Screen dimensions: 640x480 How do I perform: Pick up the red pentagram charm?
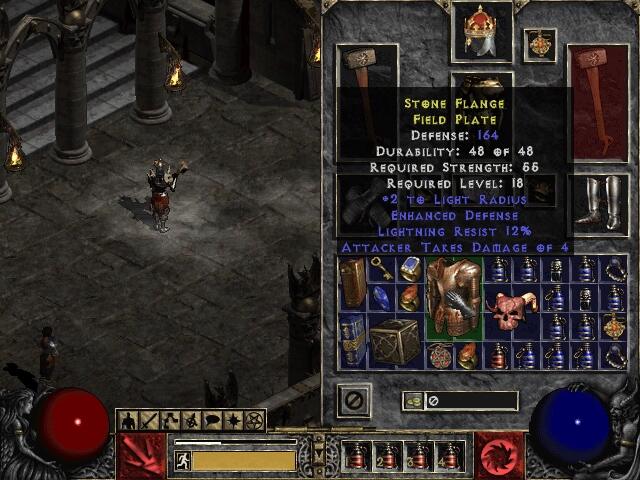click(x=439, y=355)
